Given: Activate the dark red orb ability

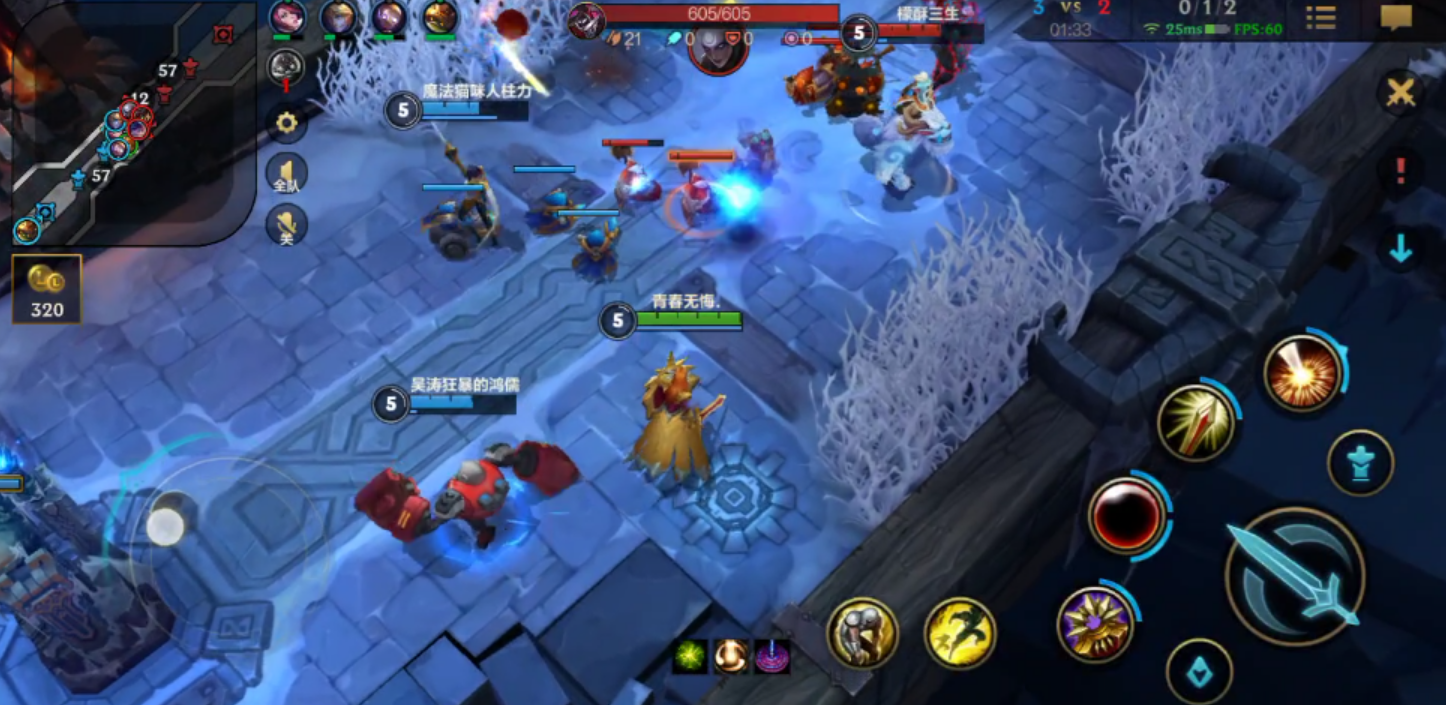Looking at the screenshot, I should pyautogui.click(x=1127, y=516).
